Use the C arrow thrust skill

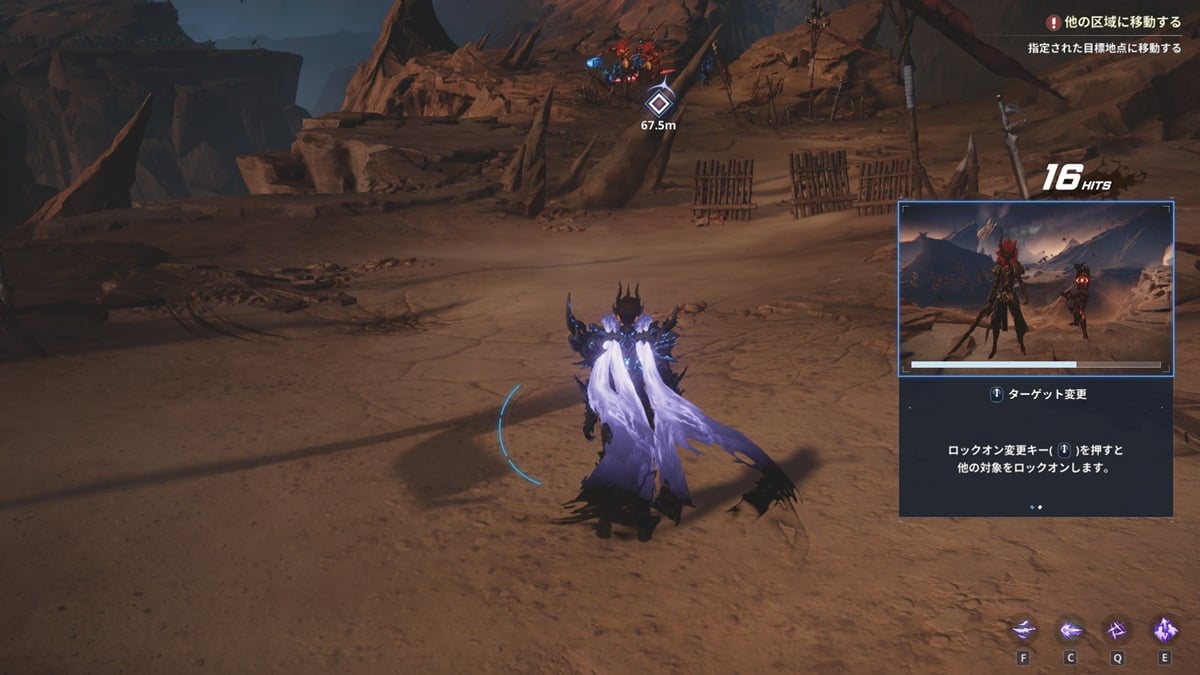click(1070, 630)
